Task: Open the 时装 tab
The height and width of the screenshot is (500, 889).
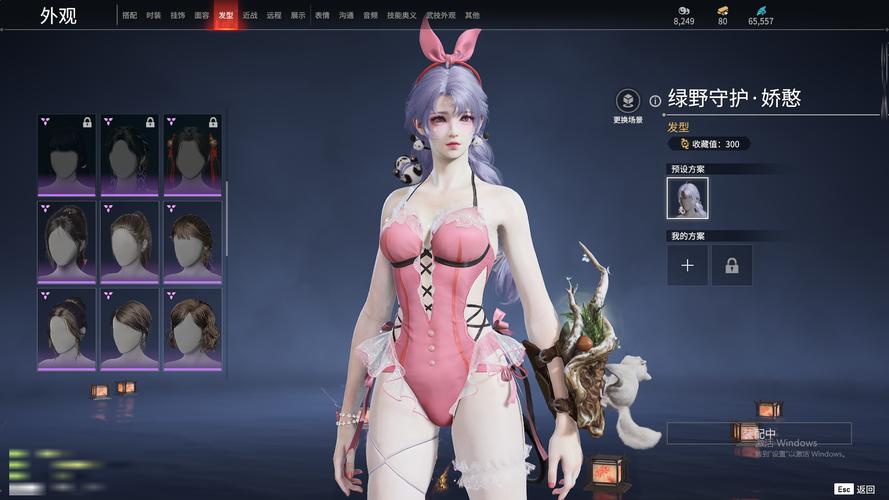Action: 153,16
